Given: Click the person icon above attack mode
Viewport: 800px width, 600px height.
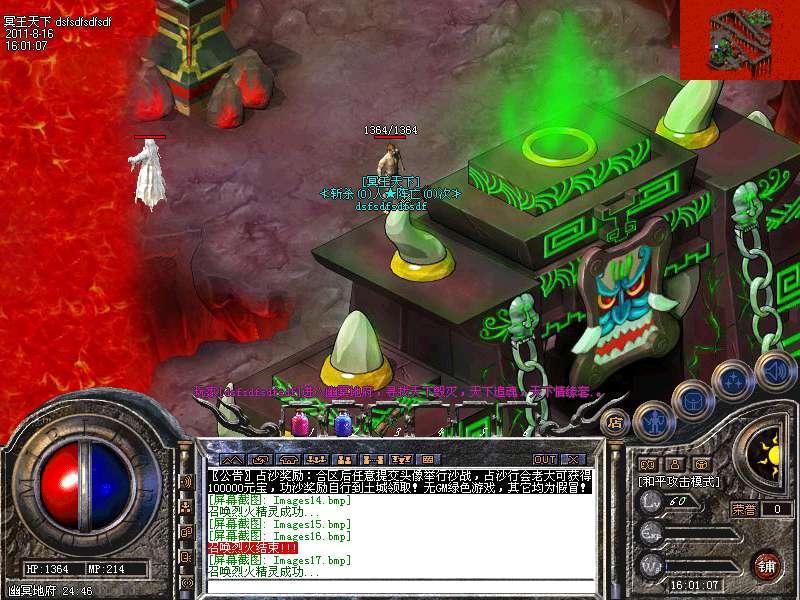Looking at the screenshot, I should coord(674,464).
